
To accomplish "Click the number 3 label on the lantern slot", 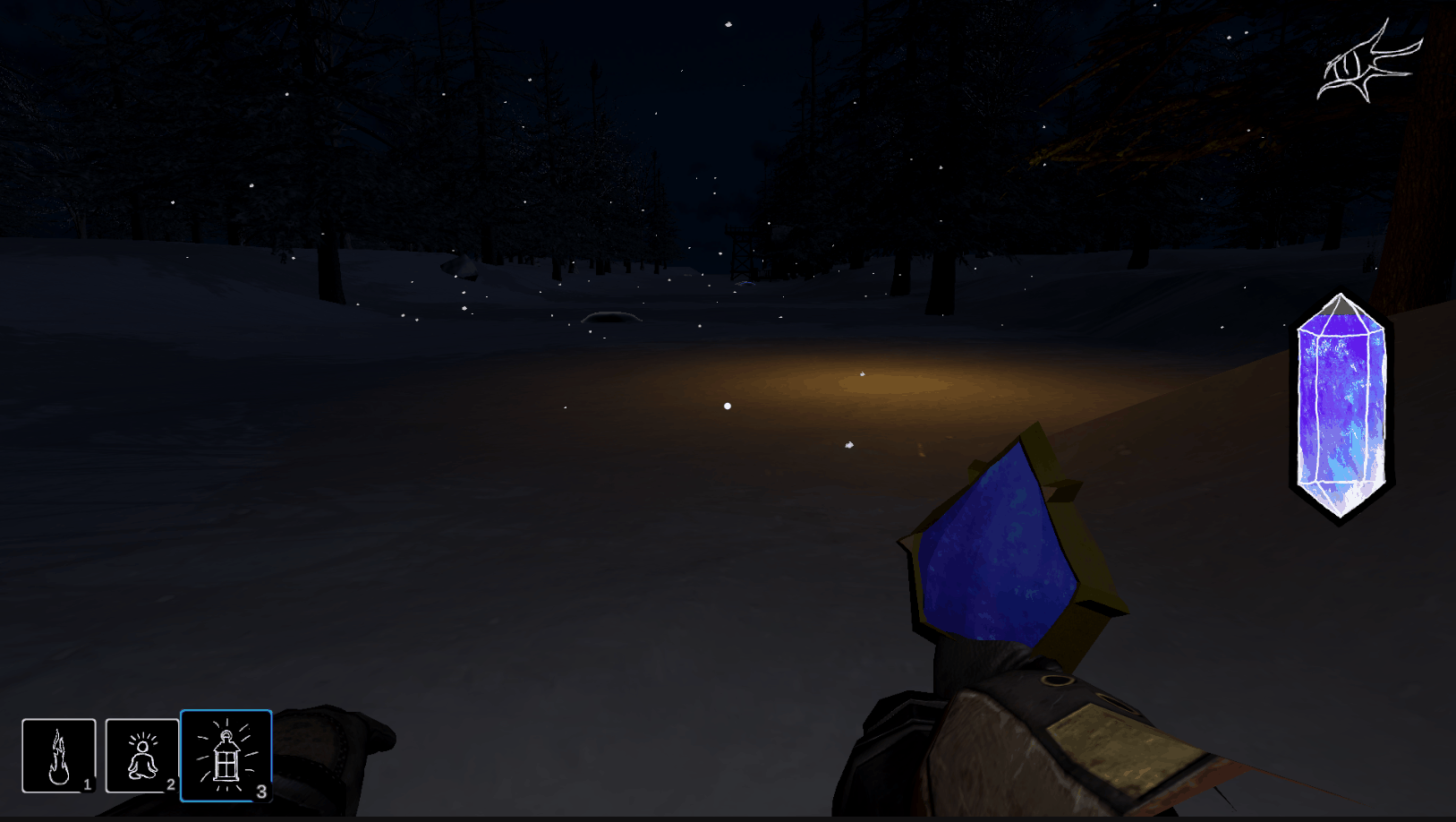I will tap(261, 792).
